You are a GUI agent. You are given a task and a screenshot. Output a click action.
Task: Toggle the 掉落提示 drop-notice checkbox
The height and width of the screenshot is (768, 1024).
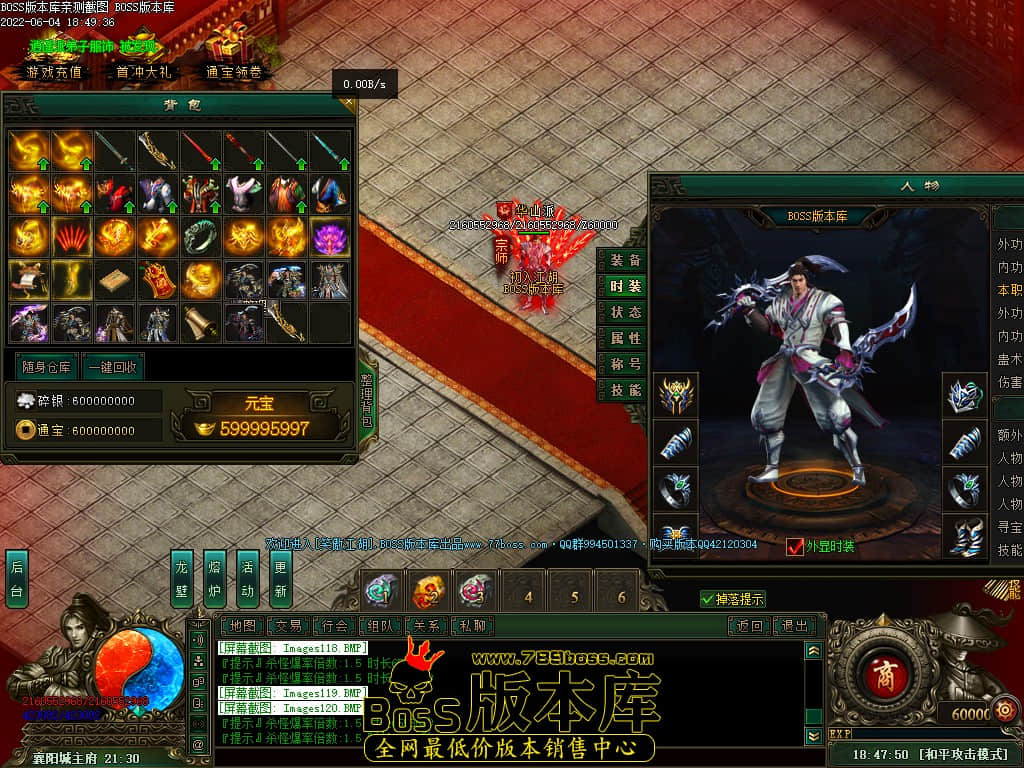[708, 599]
